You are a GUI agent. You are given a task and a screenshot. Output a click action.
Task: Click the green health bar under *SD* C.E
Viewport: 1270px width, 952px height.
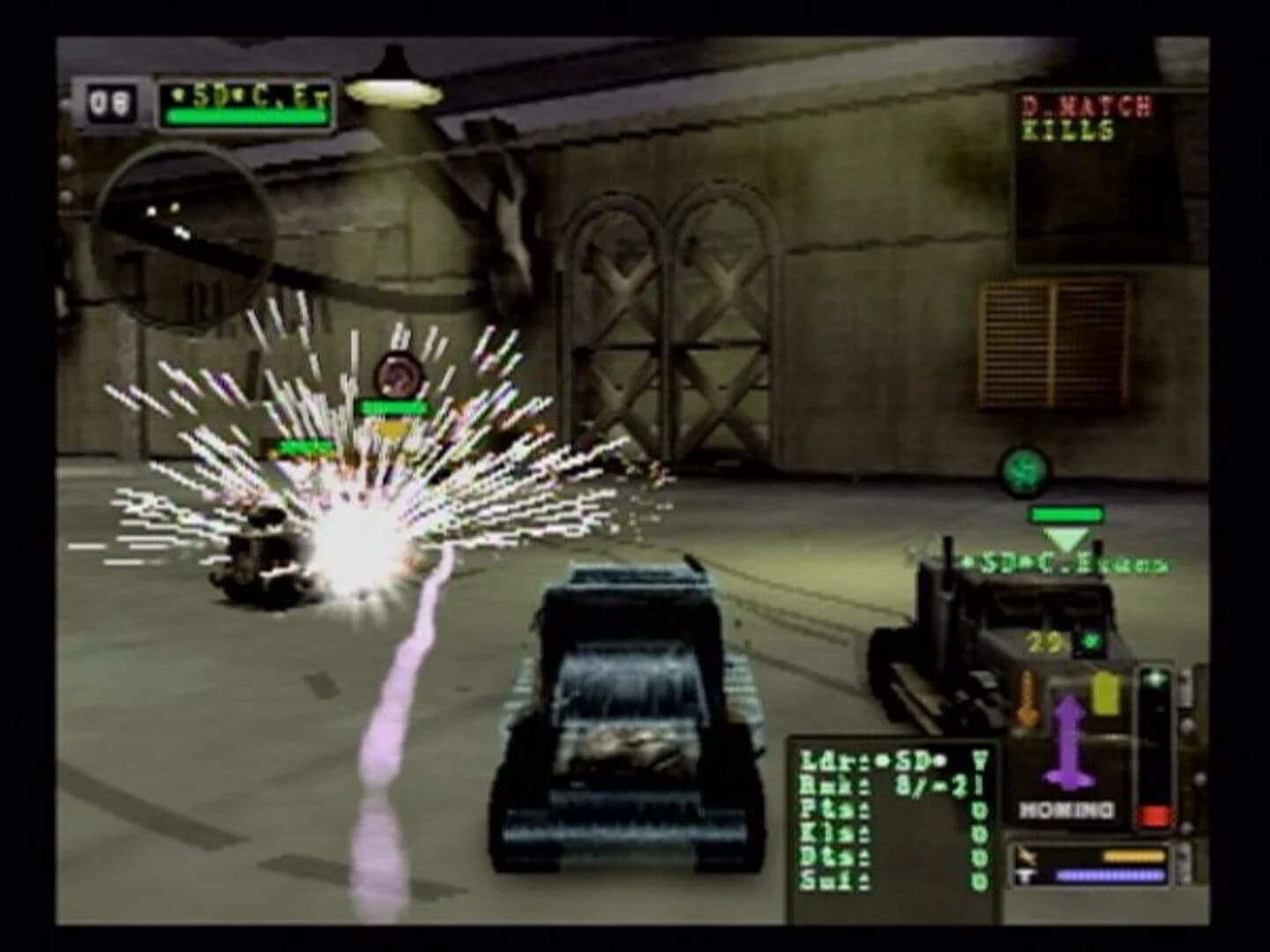click(x=249, y=117)
